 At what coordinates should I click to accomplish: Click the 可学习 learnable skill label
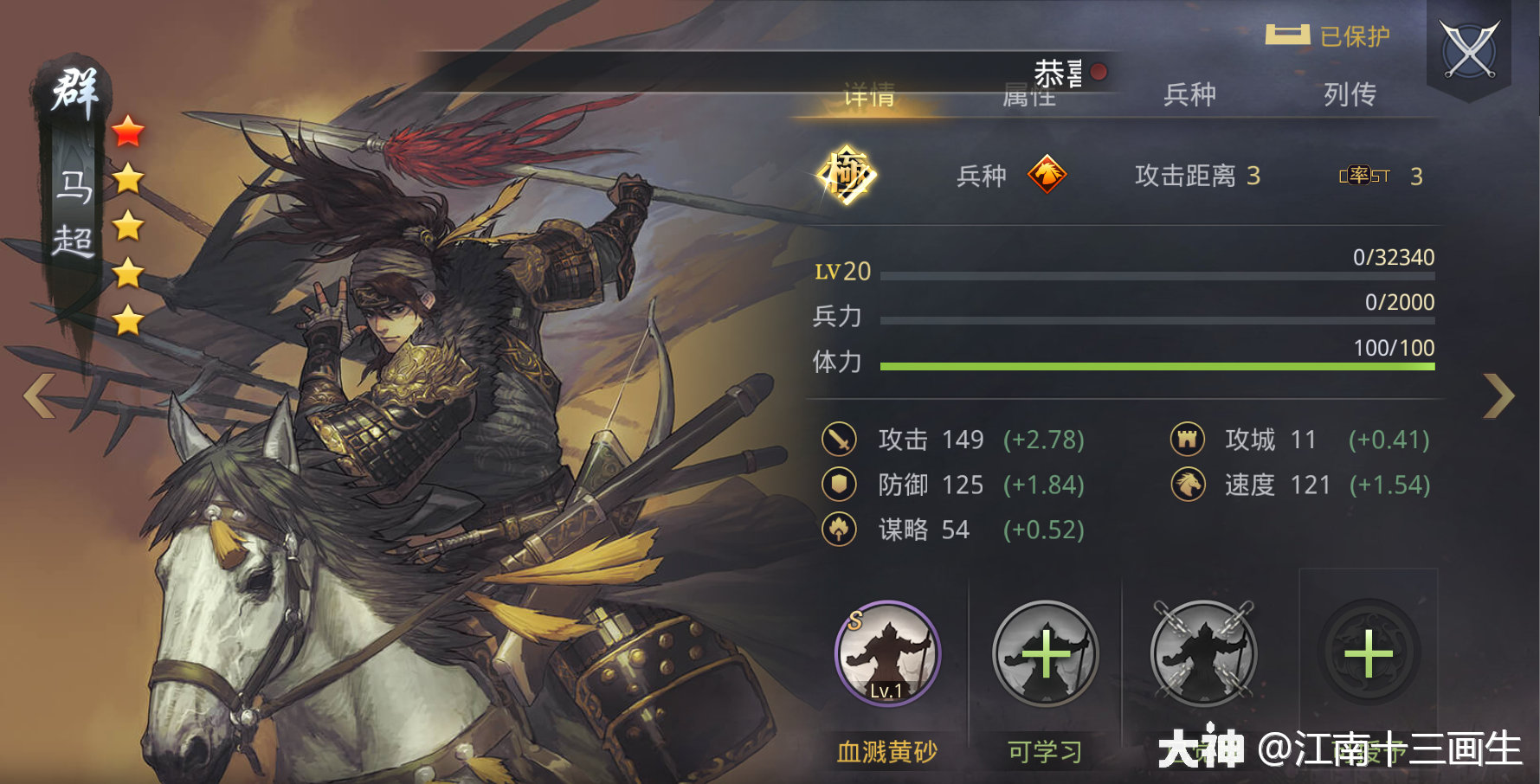(x=1045, y=751)
